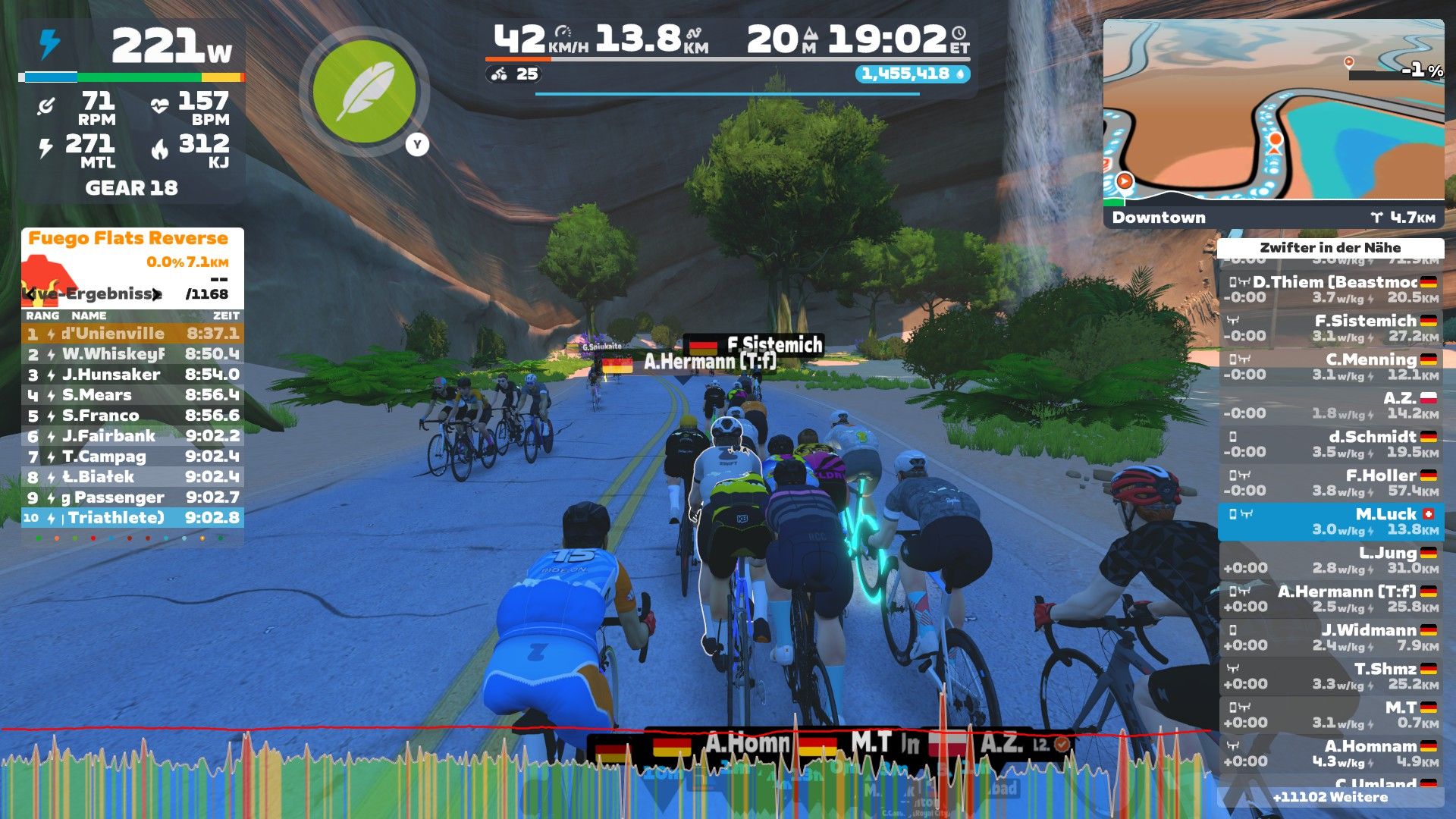The image size is (1456, 819).
Task: Activate the feather lightweight power-up
Action: (364, 91)
